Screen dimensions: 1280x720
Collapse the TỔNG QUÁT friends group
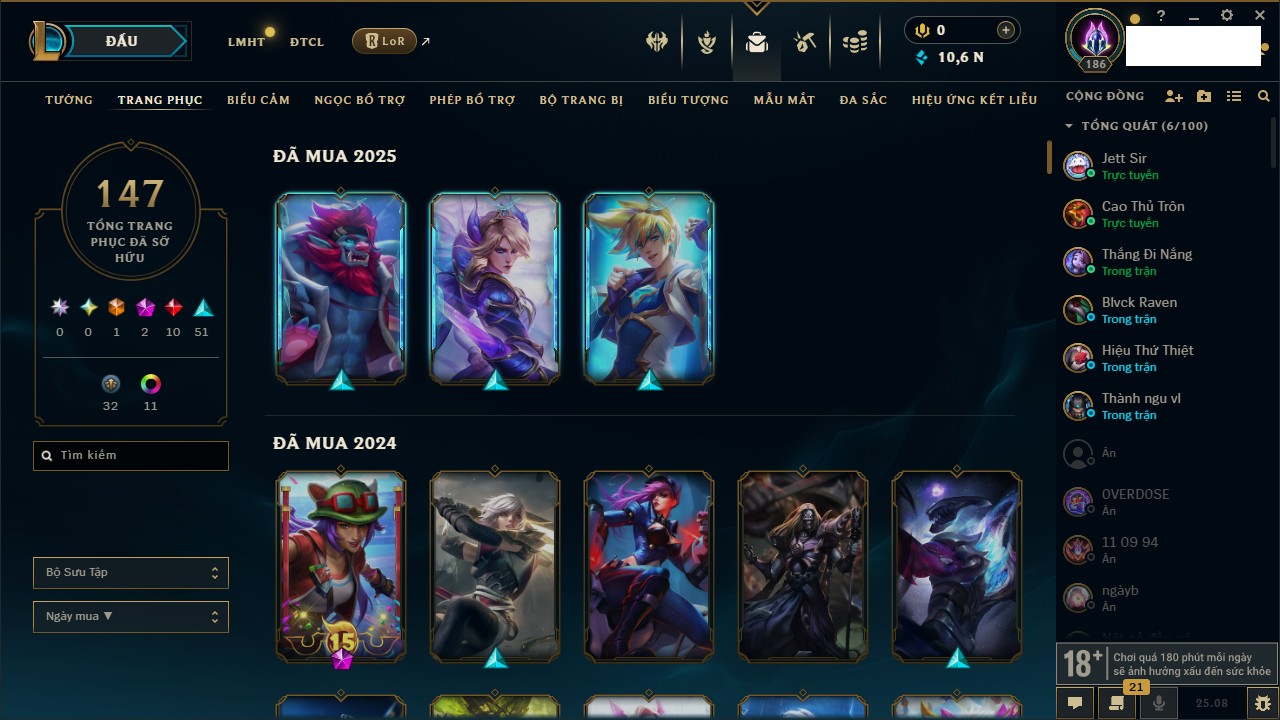[x=1069, y=126]
